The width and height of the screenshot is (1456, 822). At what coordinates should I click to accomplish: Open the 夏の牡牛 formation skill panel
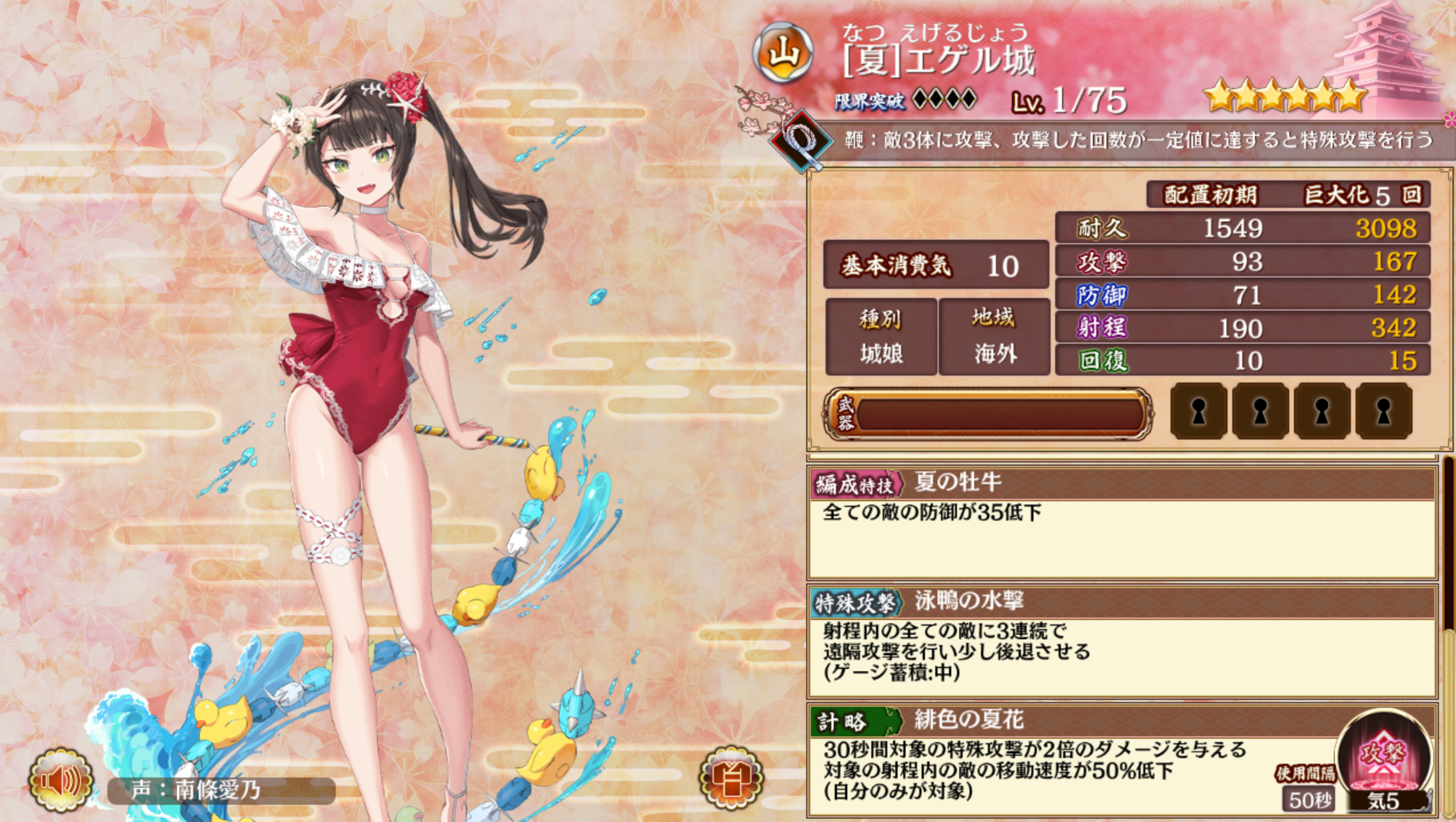click(x=1121, y=522)
